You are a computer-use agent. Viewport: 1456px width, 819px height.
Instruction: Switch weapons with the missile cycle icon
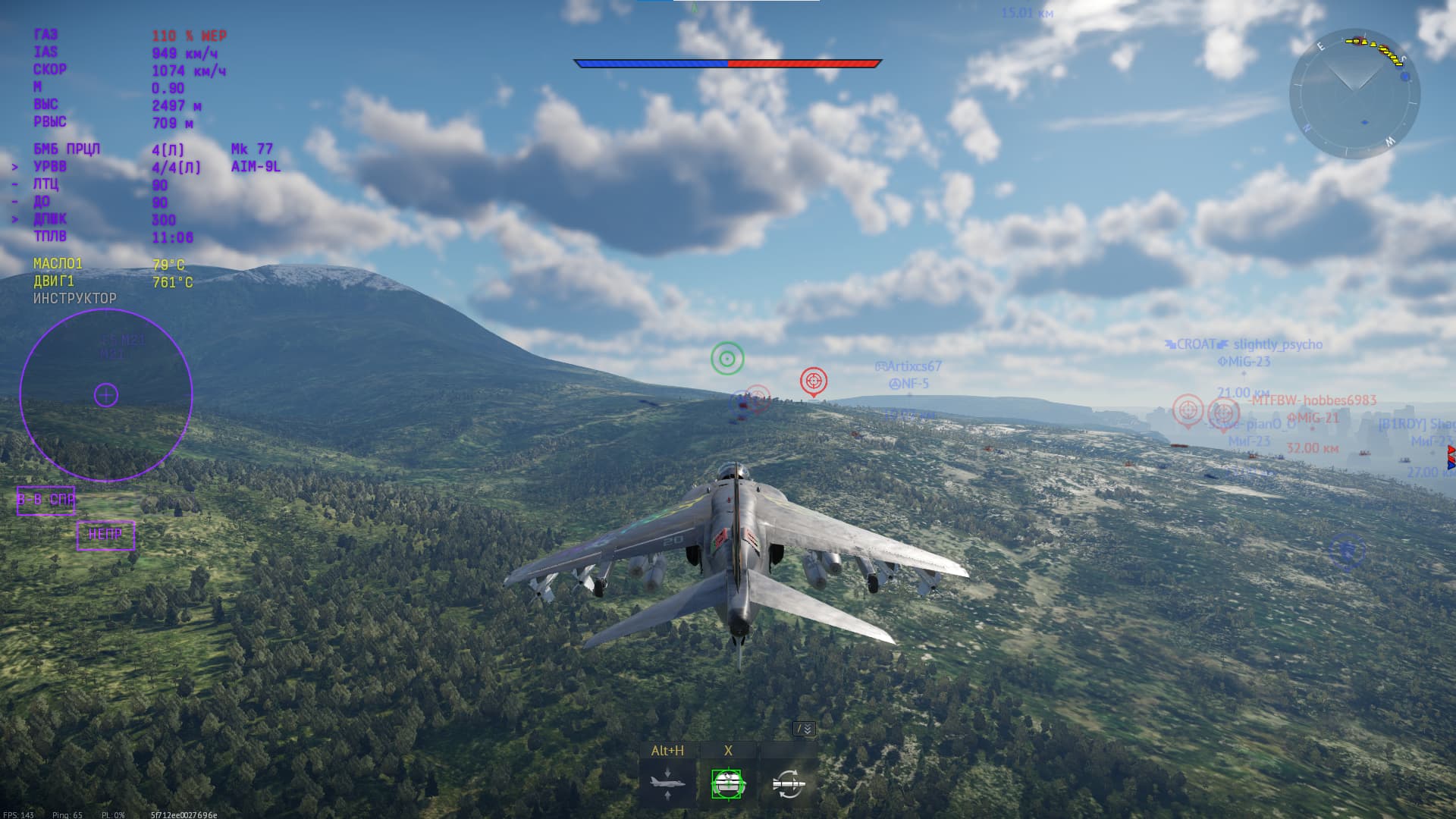click(x=788, y=783)
